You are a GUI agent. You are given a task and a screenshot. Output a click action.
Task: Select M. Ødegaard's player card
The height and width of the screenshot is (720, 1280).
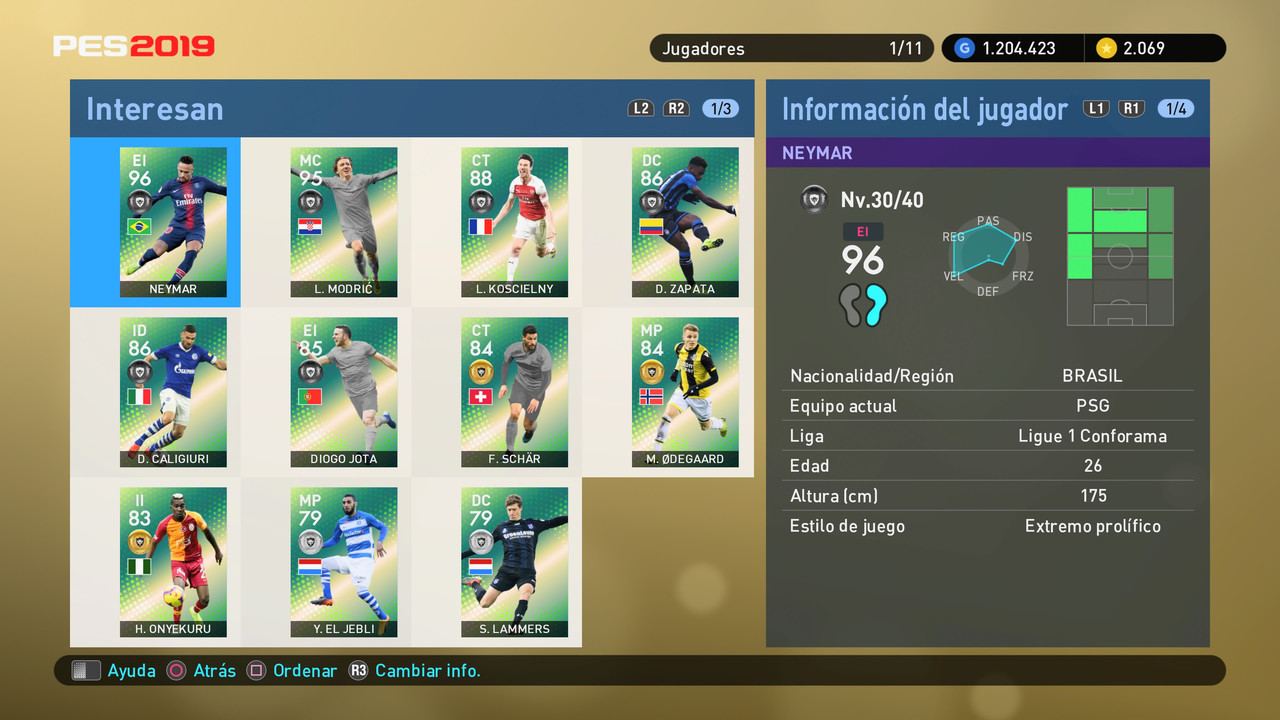click(x=685, y=390)
